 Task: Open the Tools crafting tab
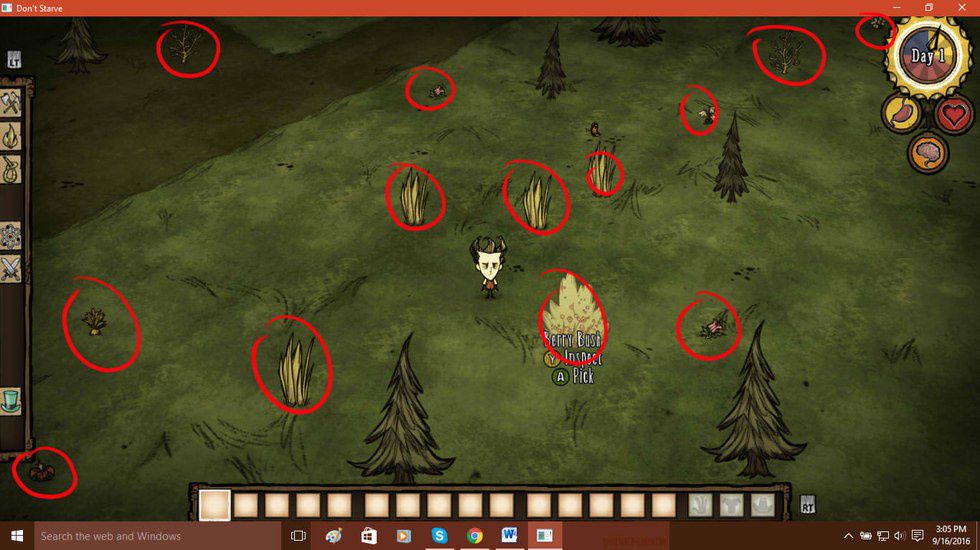click(x=11, y=101)
